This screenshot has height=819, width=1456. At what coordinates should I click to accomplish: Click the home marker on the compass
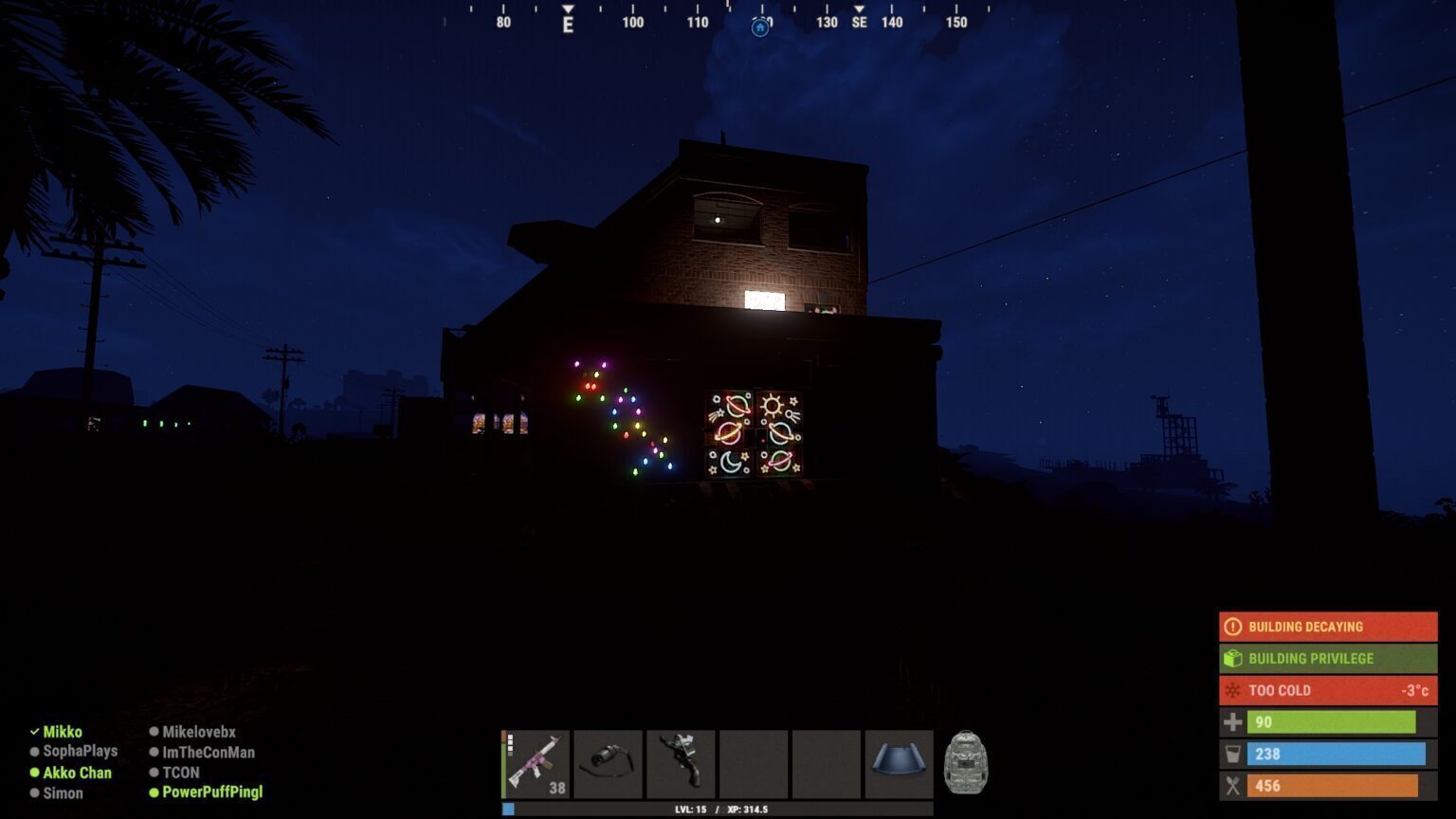760,27
